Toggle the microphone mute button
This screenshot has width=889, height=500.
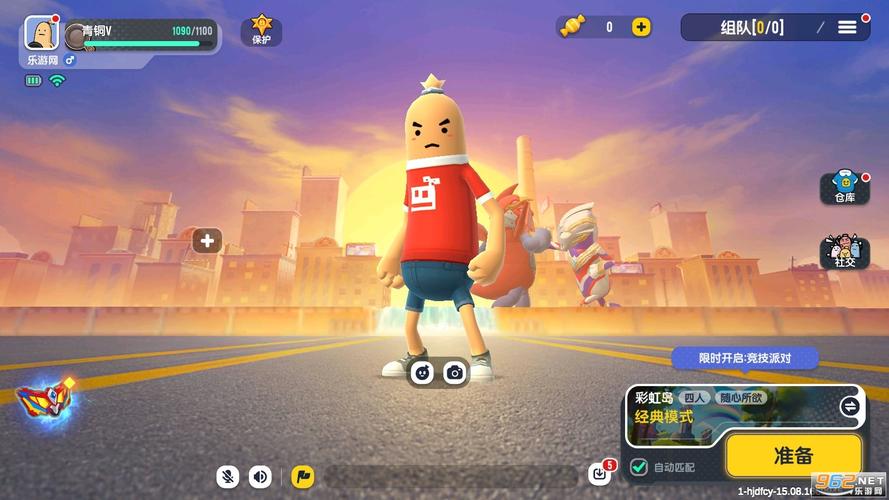(x=228, y=477)
